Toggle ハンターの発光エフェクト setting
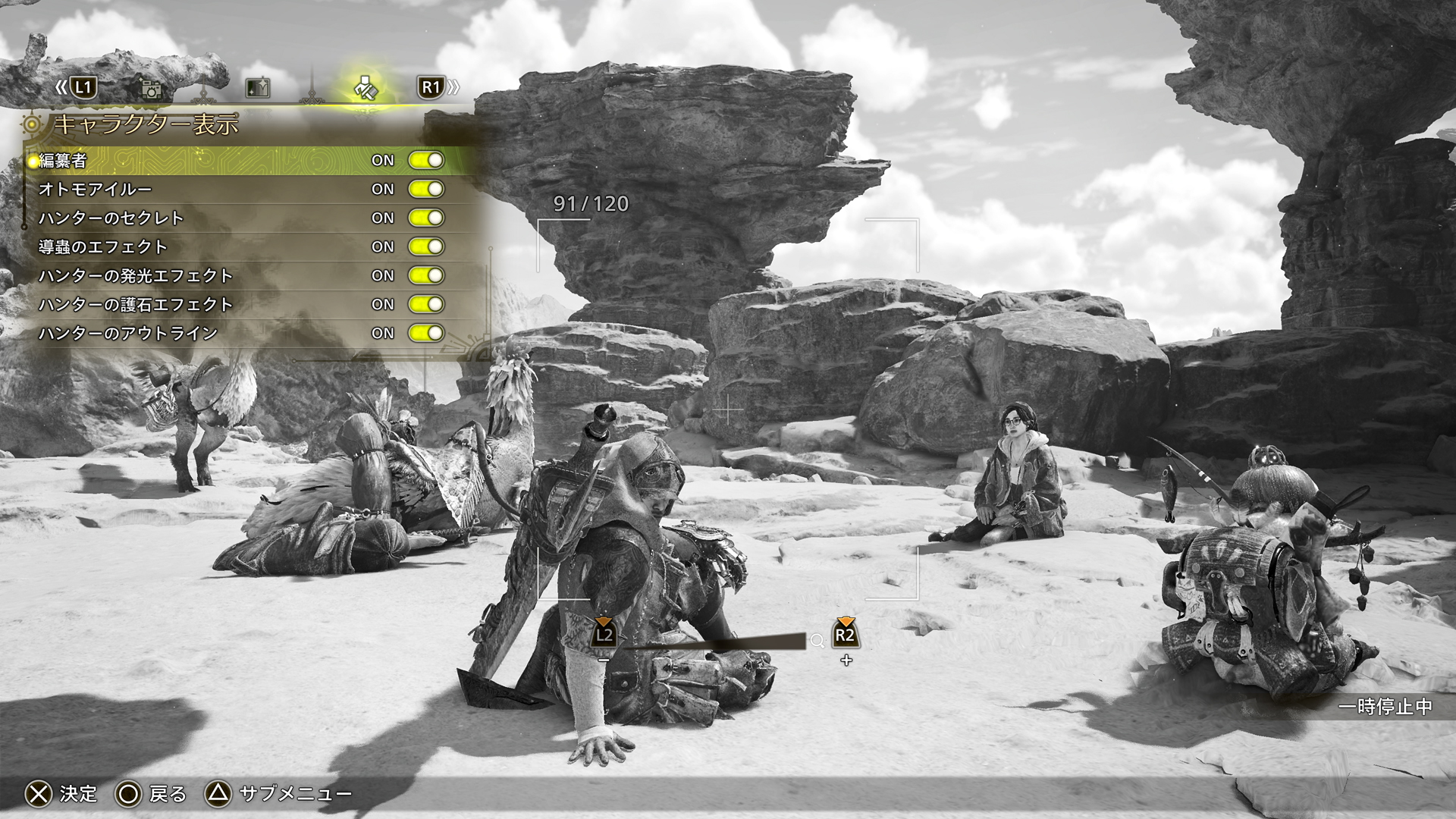Viewport: 1456px width, 819px height. point(425,275)
